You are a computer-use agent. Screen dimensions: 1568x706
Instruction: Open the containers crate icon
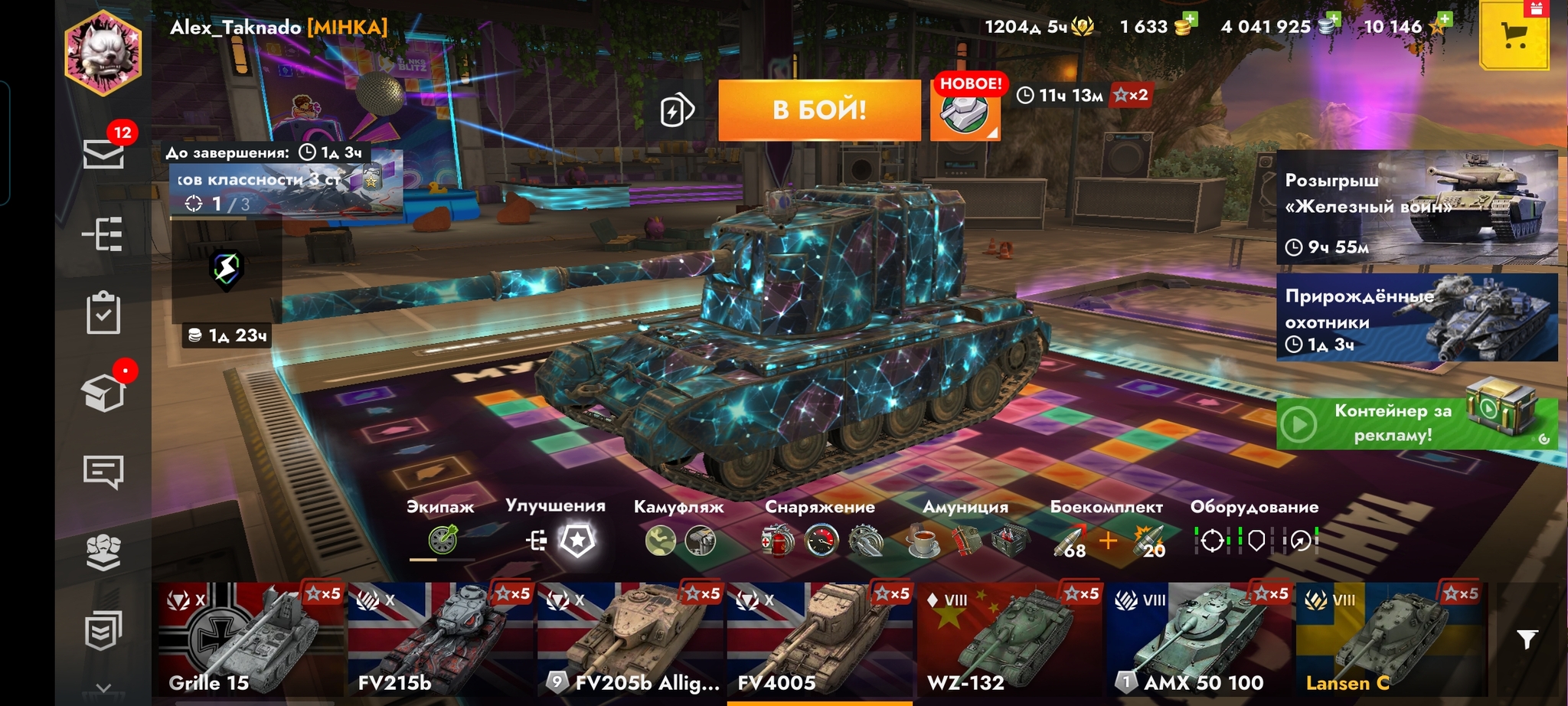pos(103,394)
